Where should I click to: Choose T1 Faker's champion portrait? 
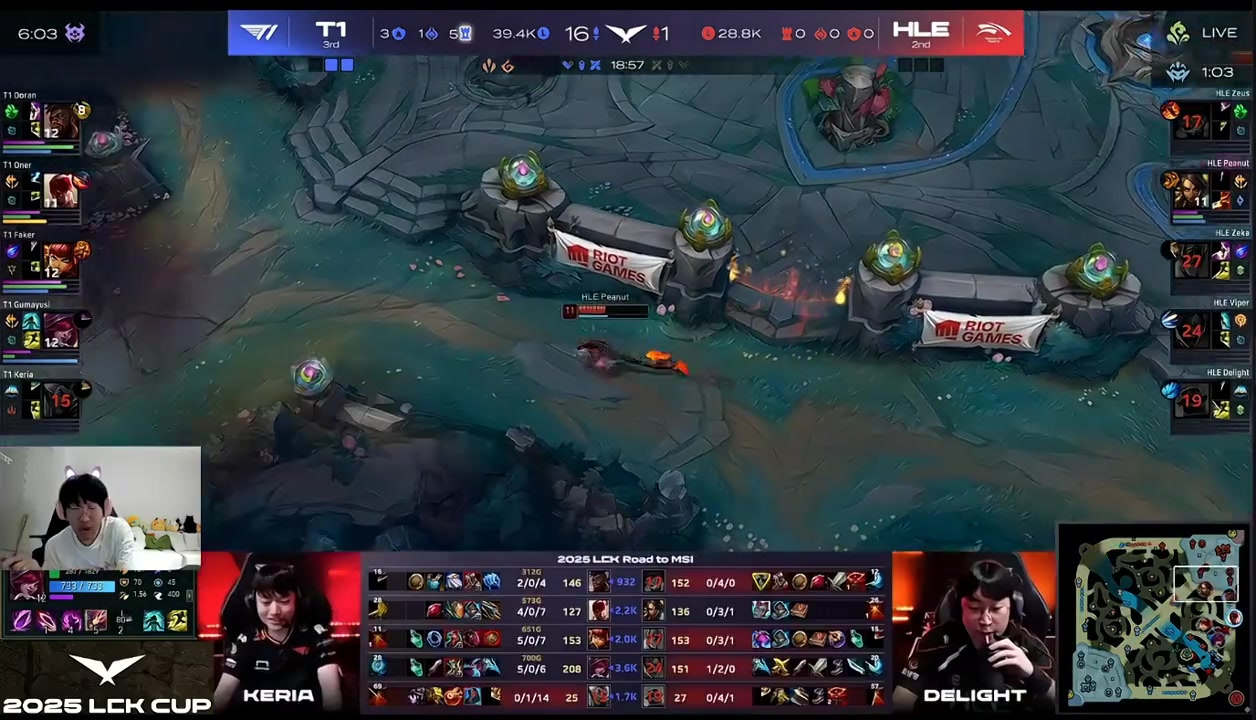pyautogui.click(x=59, y=260)
